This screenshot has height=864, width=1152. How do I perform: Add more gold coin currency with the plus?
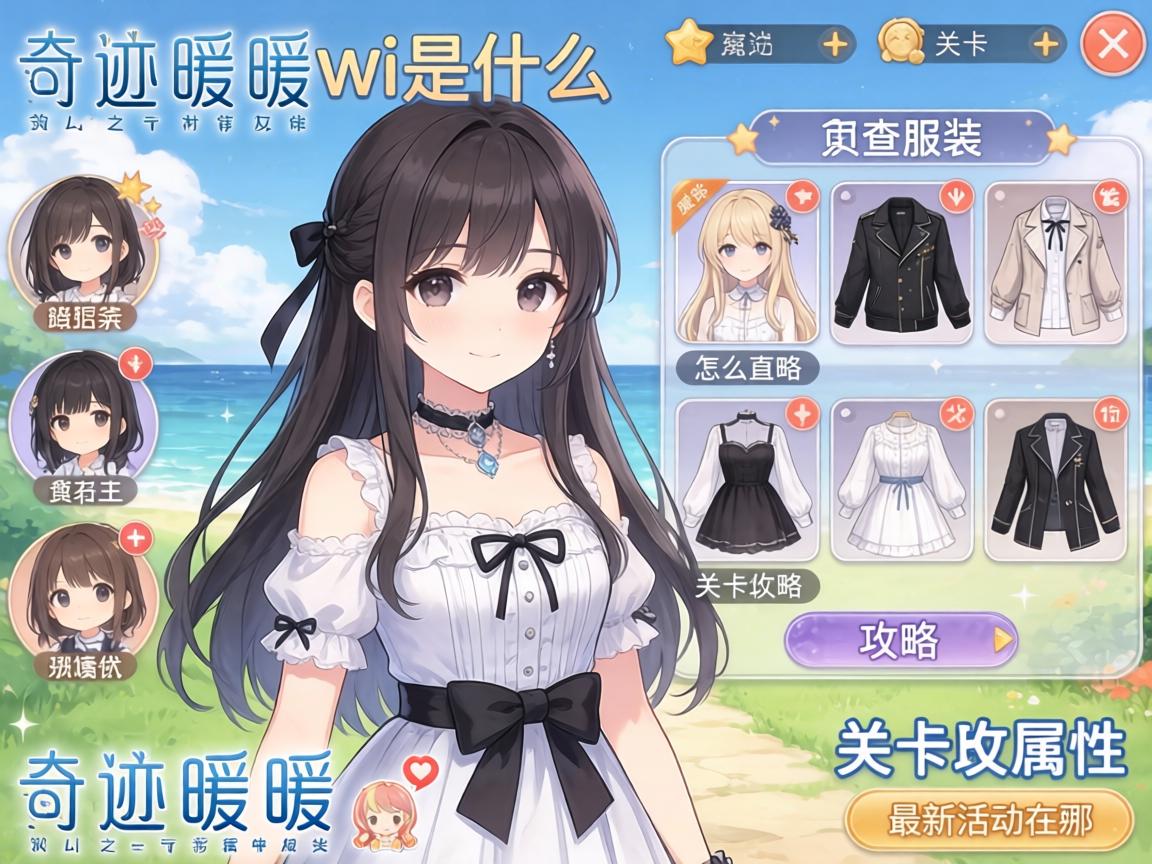[x=1045, y=45]
